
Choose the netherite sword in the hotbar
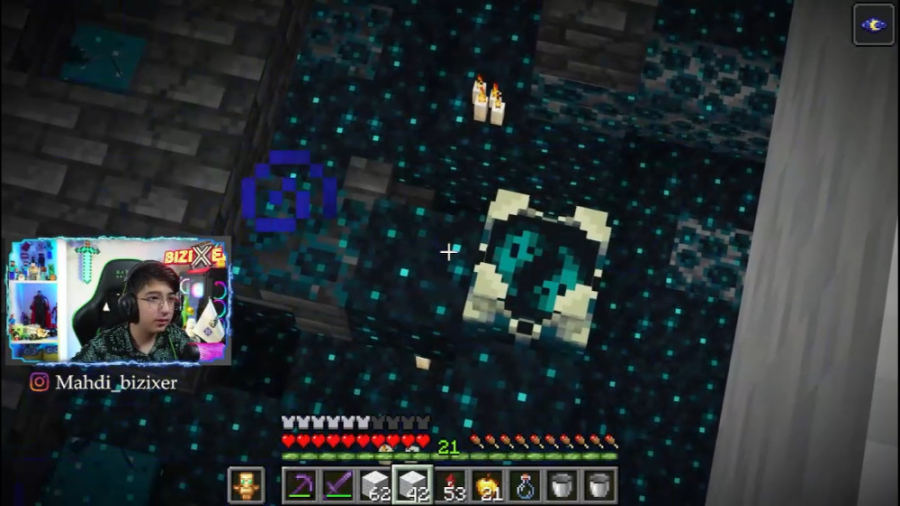click(337, 485)
